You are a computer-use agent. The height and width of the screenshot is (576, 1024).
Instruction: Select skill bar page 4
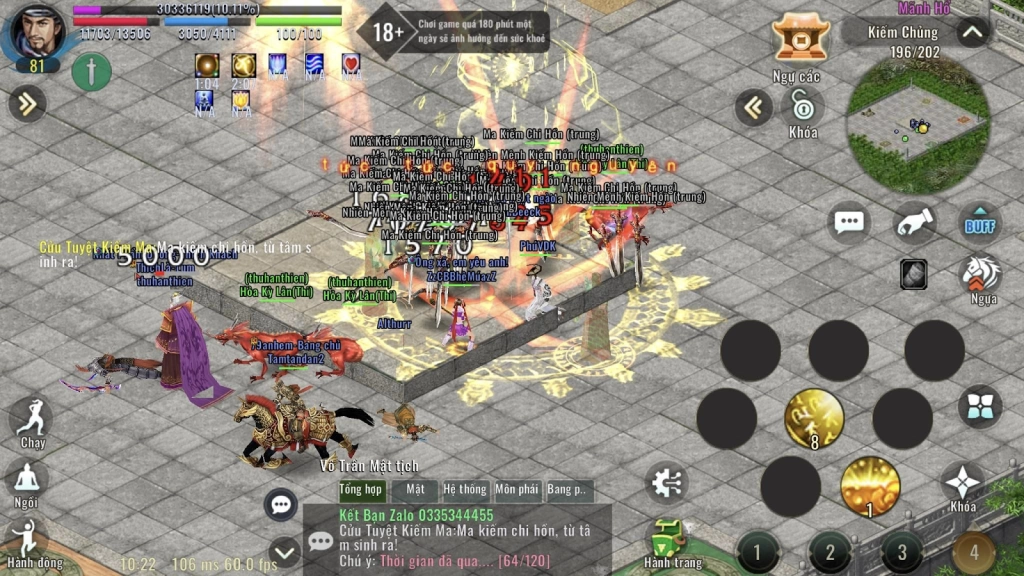tap(973, 552)
